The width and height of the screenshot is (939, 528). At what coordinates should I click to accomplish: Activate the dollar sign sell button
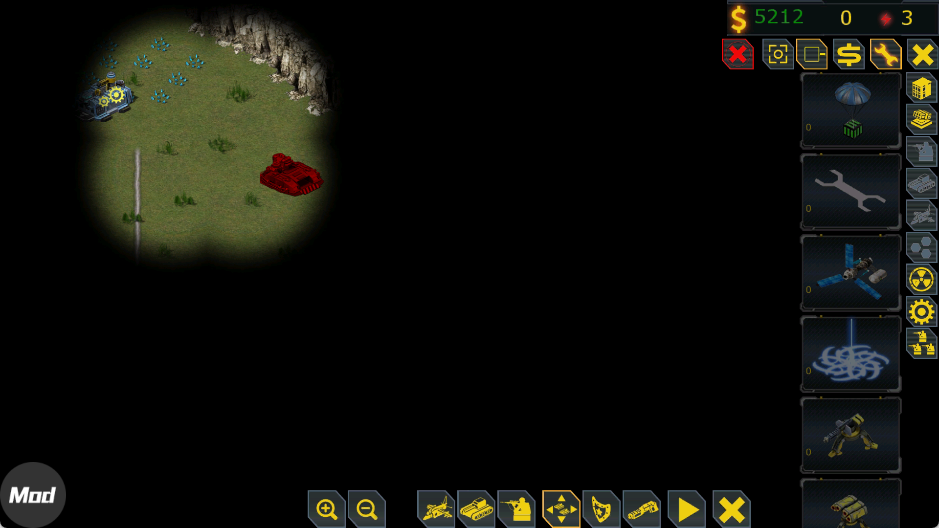tap(849, 53)
